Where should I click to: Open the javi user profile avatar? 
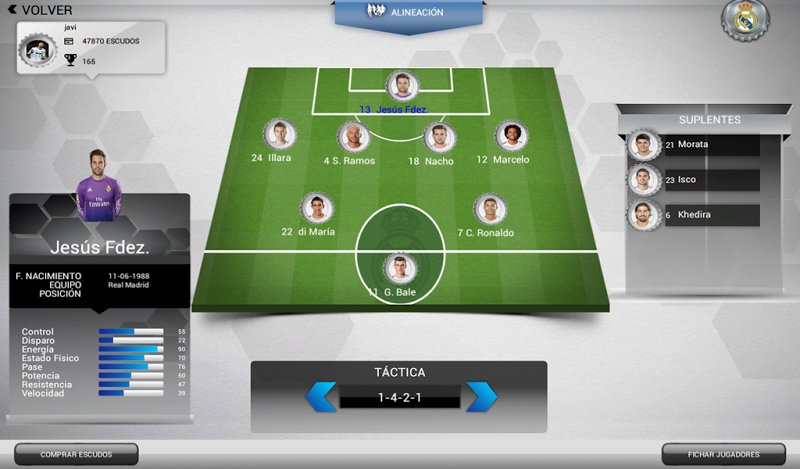36,51
